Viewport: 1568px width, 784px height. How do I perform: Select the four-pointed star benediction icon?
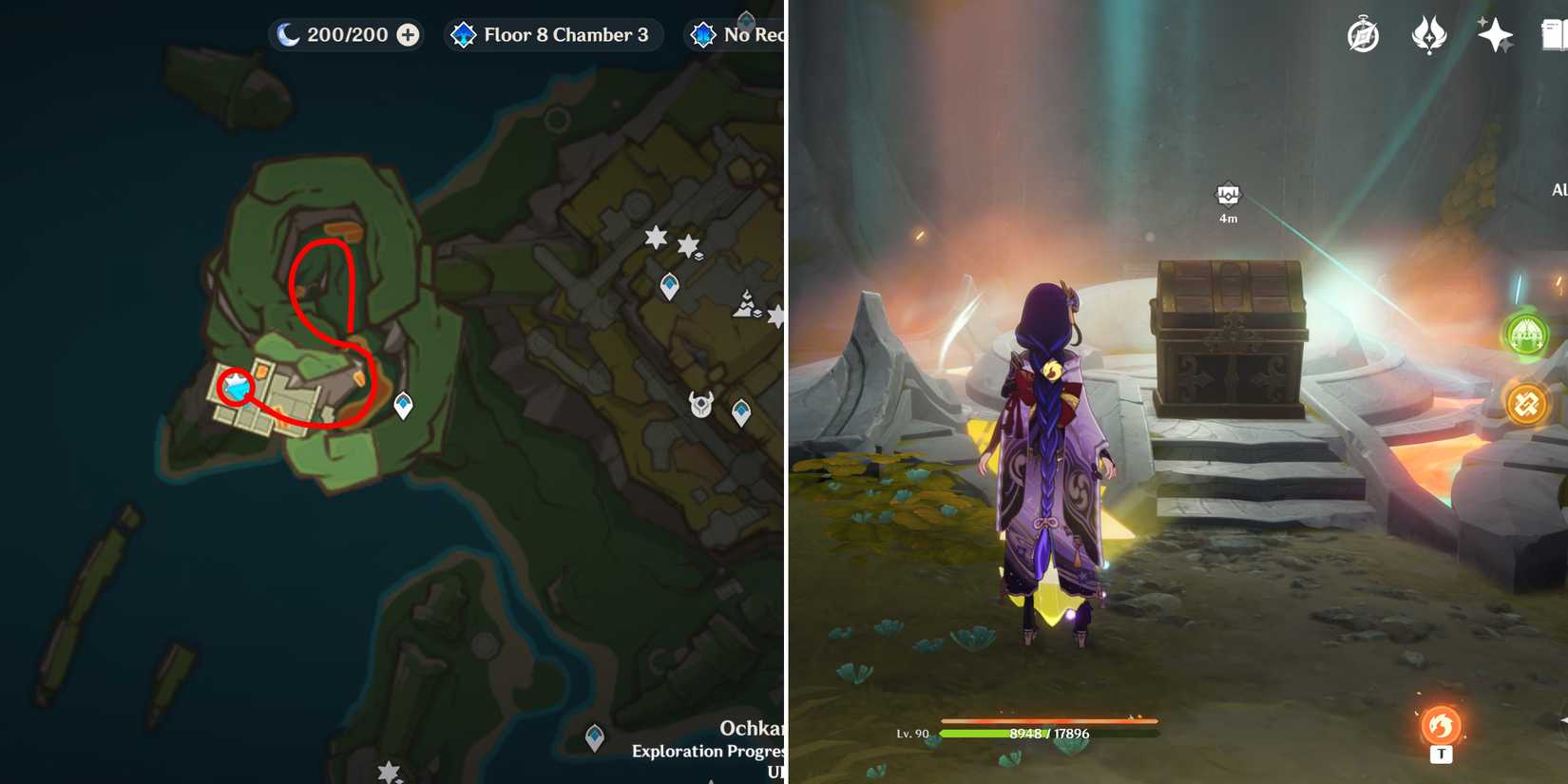pos(1495,34)
